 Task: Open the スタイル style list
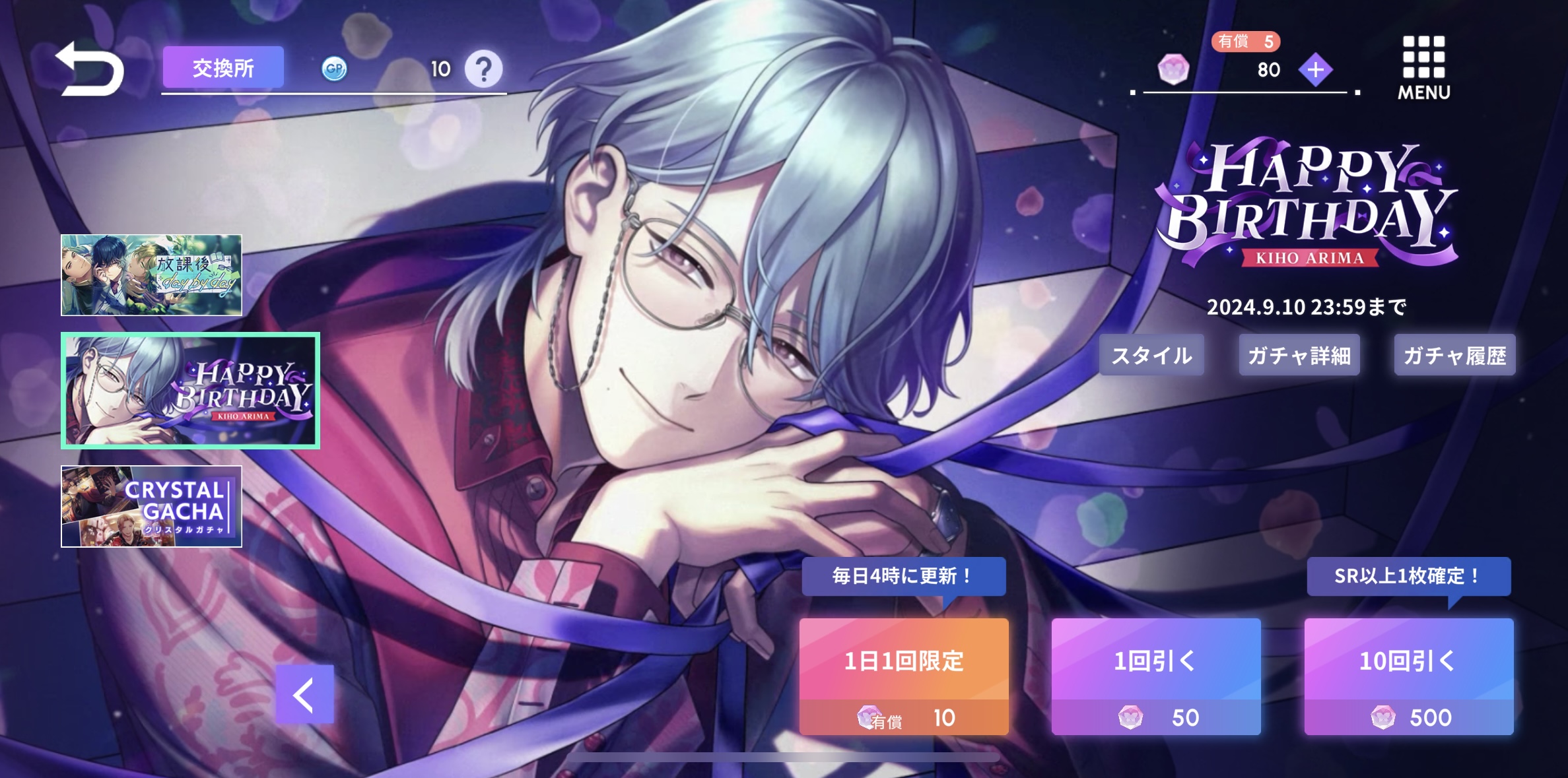pos(1151,356)
